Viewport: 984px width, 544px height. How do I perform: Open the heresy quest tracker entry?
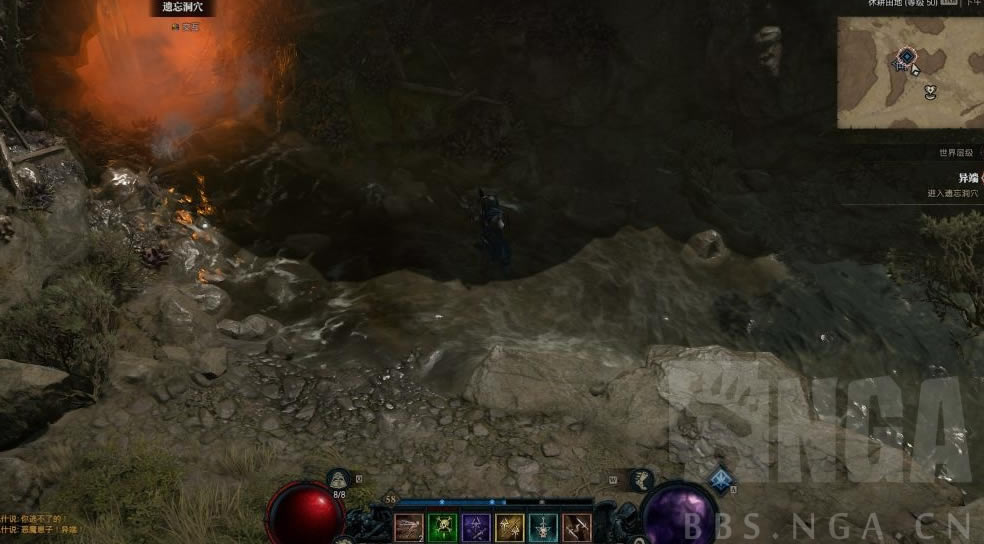[966, 178]
